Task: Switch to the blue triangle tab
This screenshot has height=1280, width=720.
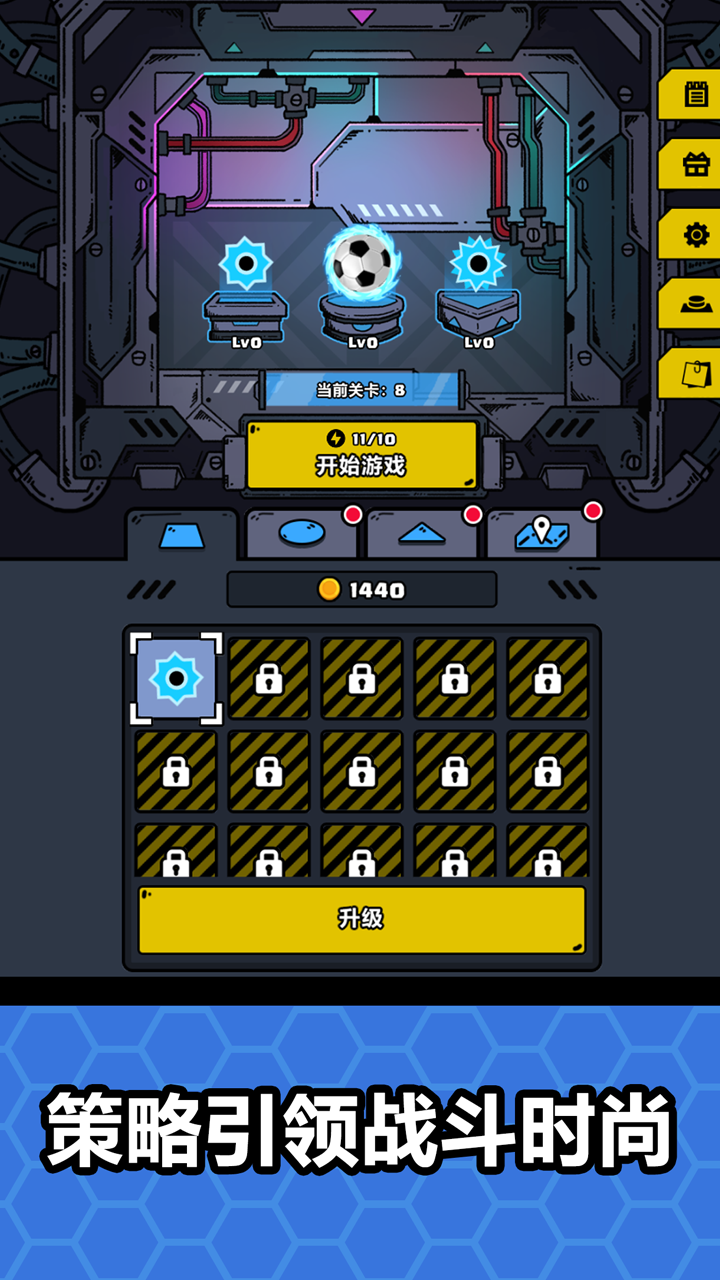Action: click(x=421, y=534)
